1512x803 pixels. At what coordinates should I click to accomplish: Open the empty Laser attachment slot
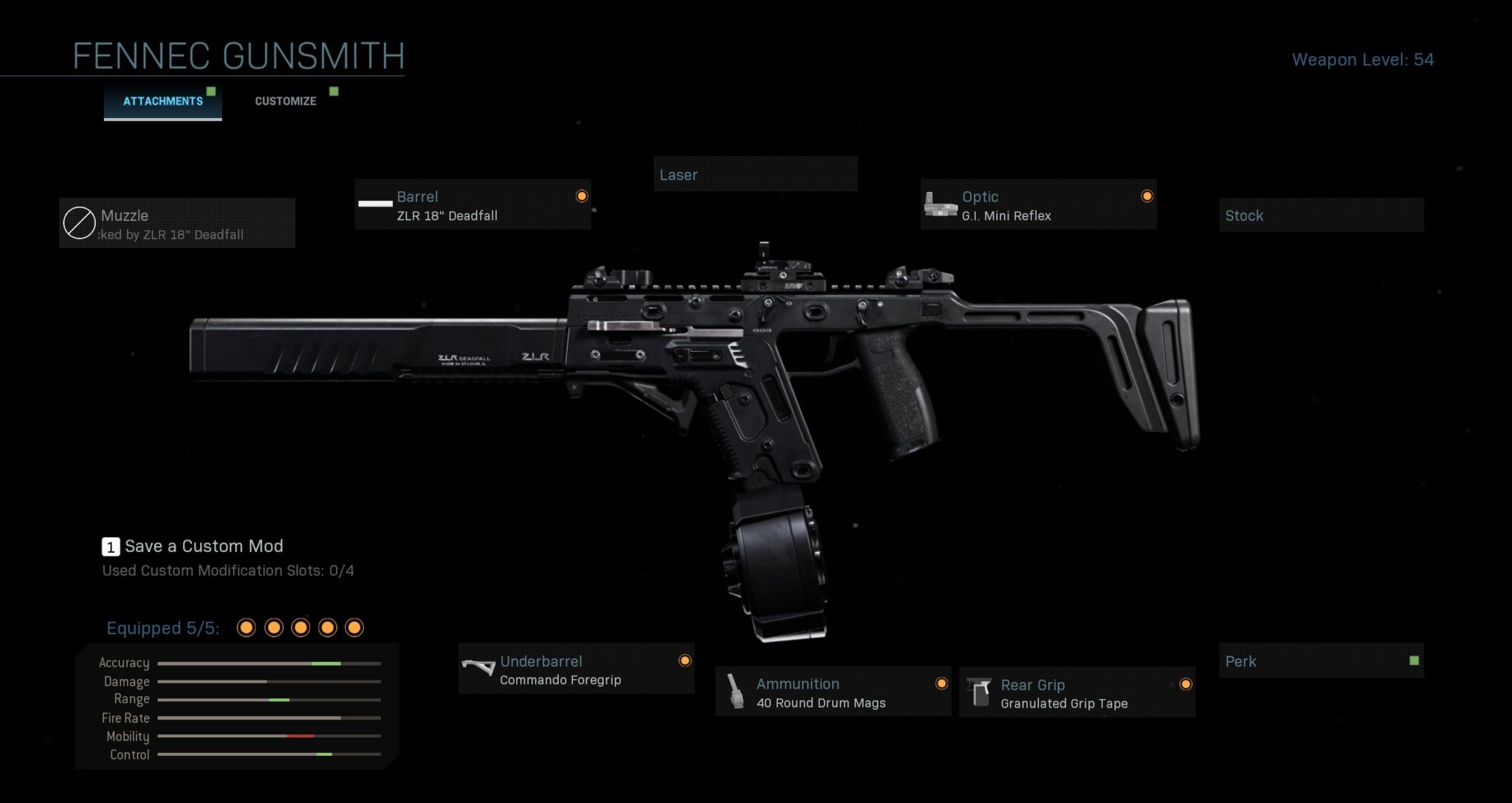coord(755,174)
